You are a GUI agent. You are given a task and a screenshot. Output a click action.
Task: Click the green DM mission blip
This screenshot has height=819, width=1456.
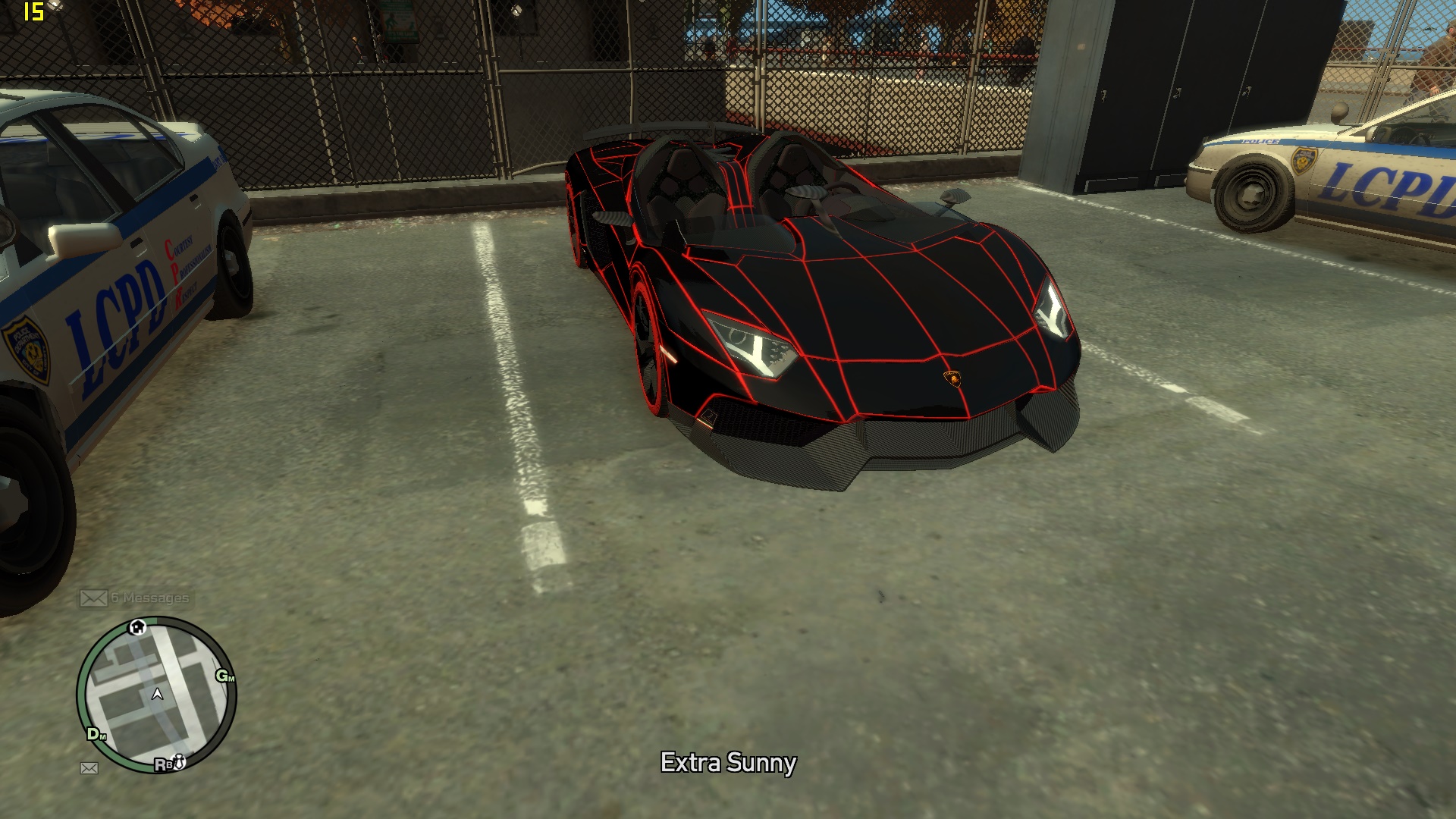96,734
